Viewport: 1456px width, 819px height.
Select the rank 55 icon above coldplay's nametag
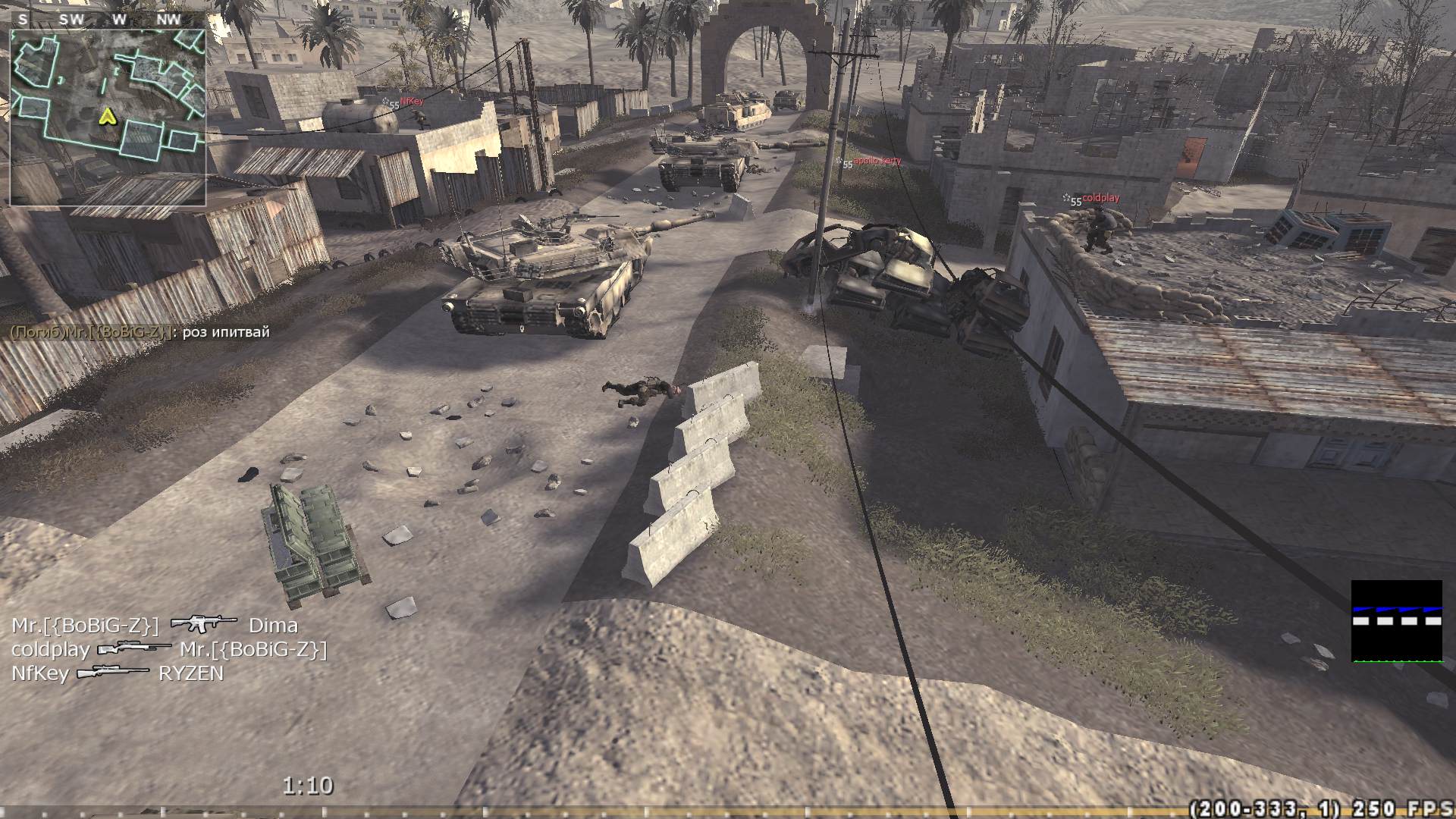[1075, 200]
